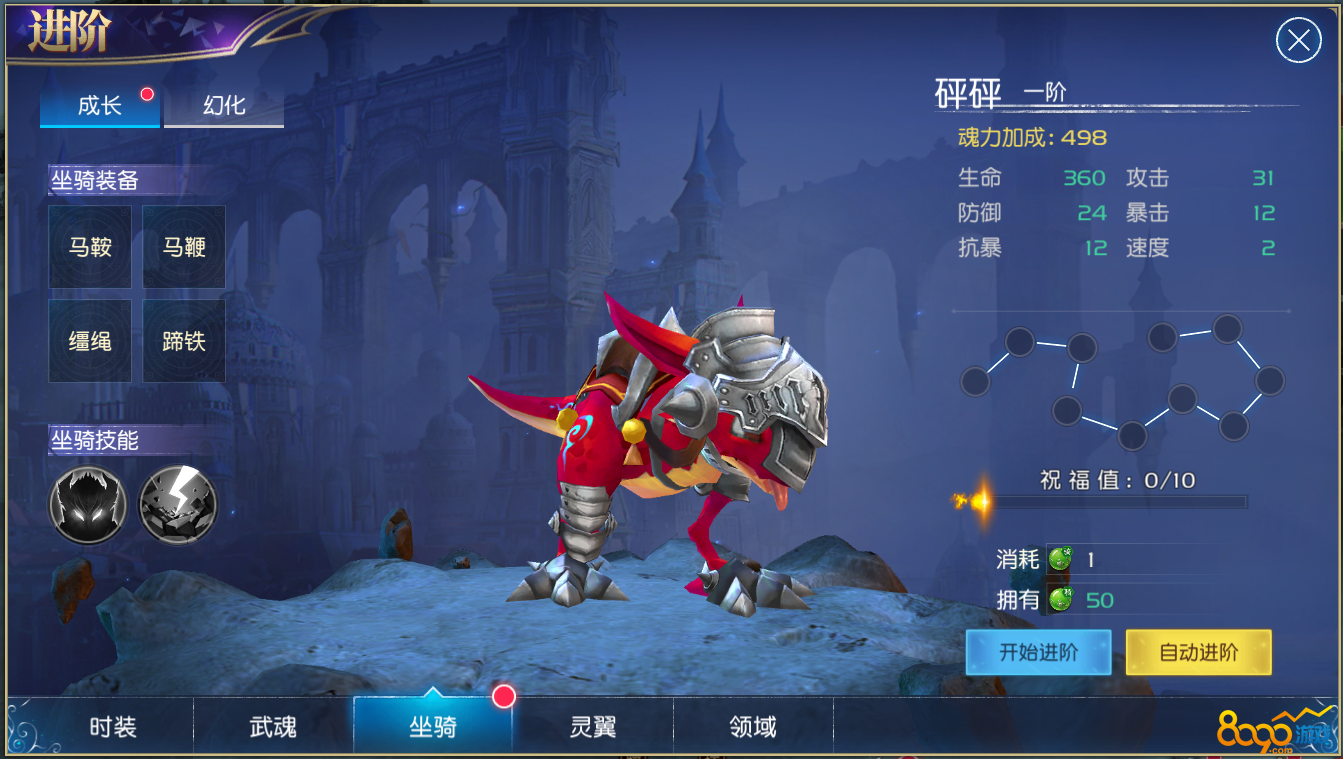Screen dimensions: 1343x759
Task: View the lightning bolt mount skill
Action: [x=177, y=505]
